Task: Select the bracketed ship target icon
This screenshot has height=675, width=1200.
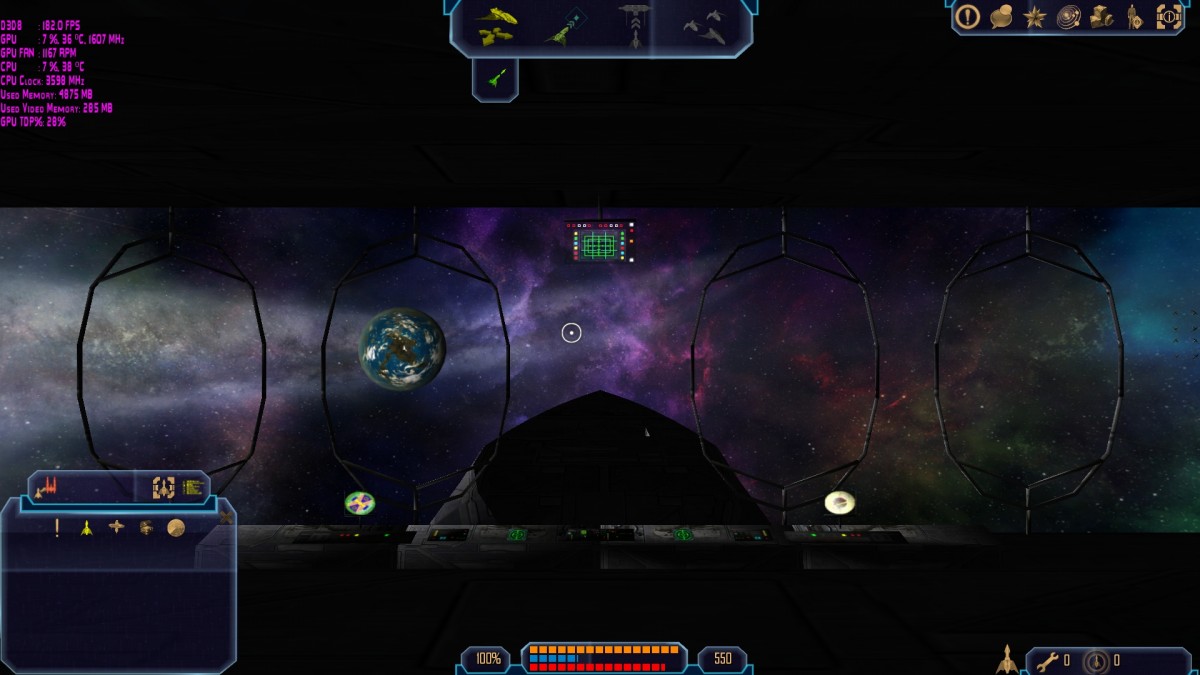Action: [x=163, y=488]
